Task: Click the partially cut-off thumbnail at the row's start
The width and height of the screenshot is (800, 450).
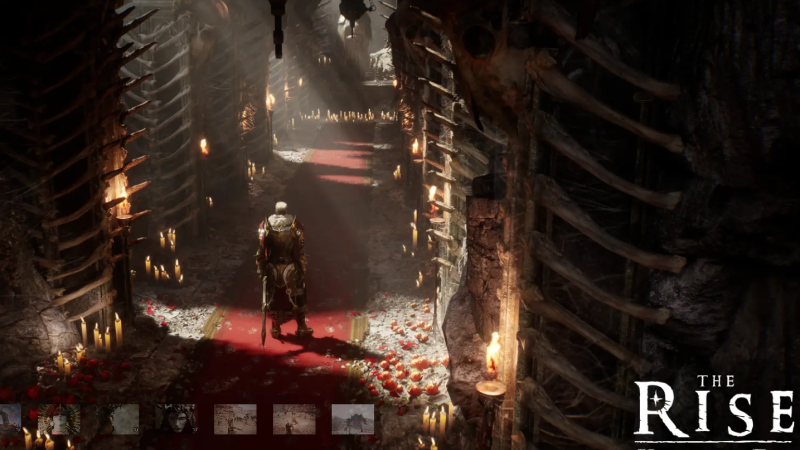Action: coord(9,419)
